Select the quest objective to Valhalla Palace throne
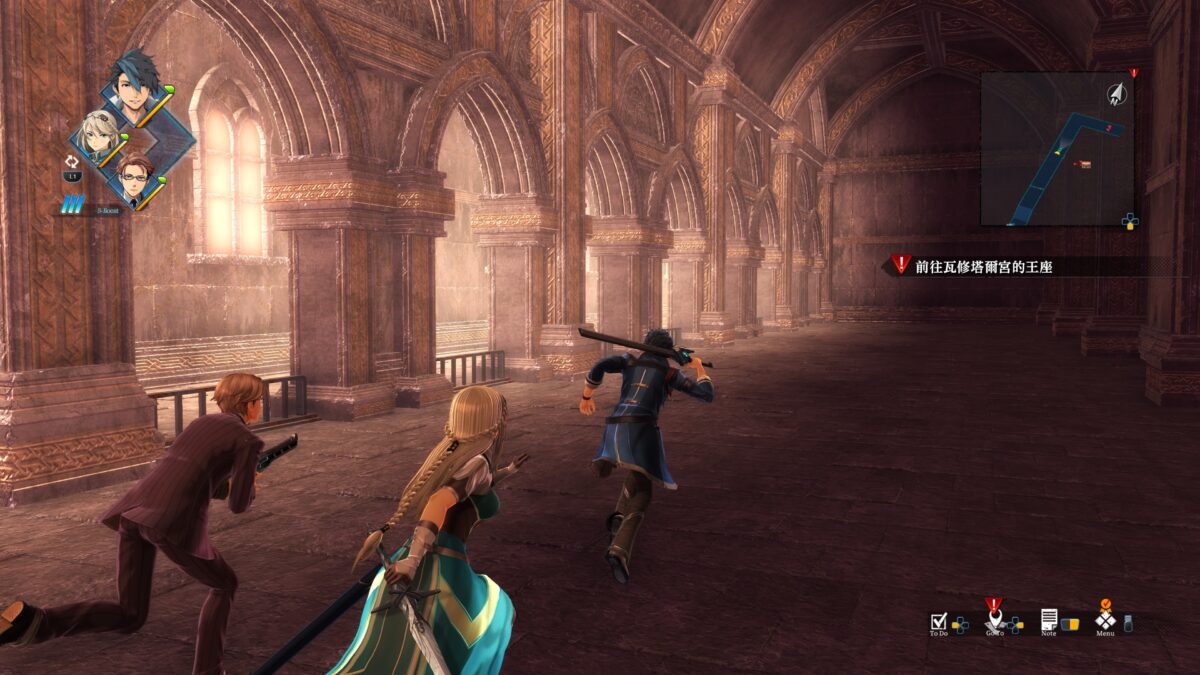This screenshot has width=1200, height=675. 984,267
